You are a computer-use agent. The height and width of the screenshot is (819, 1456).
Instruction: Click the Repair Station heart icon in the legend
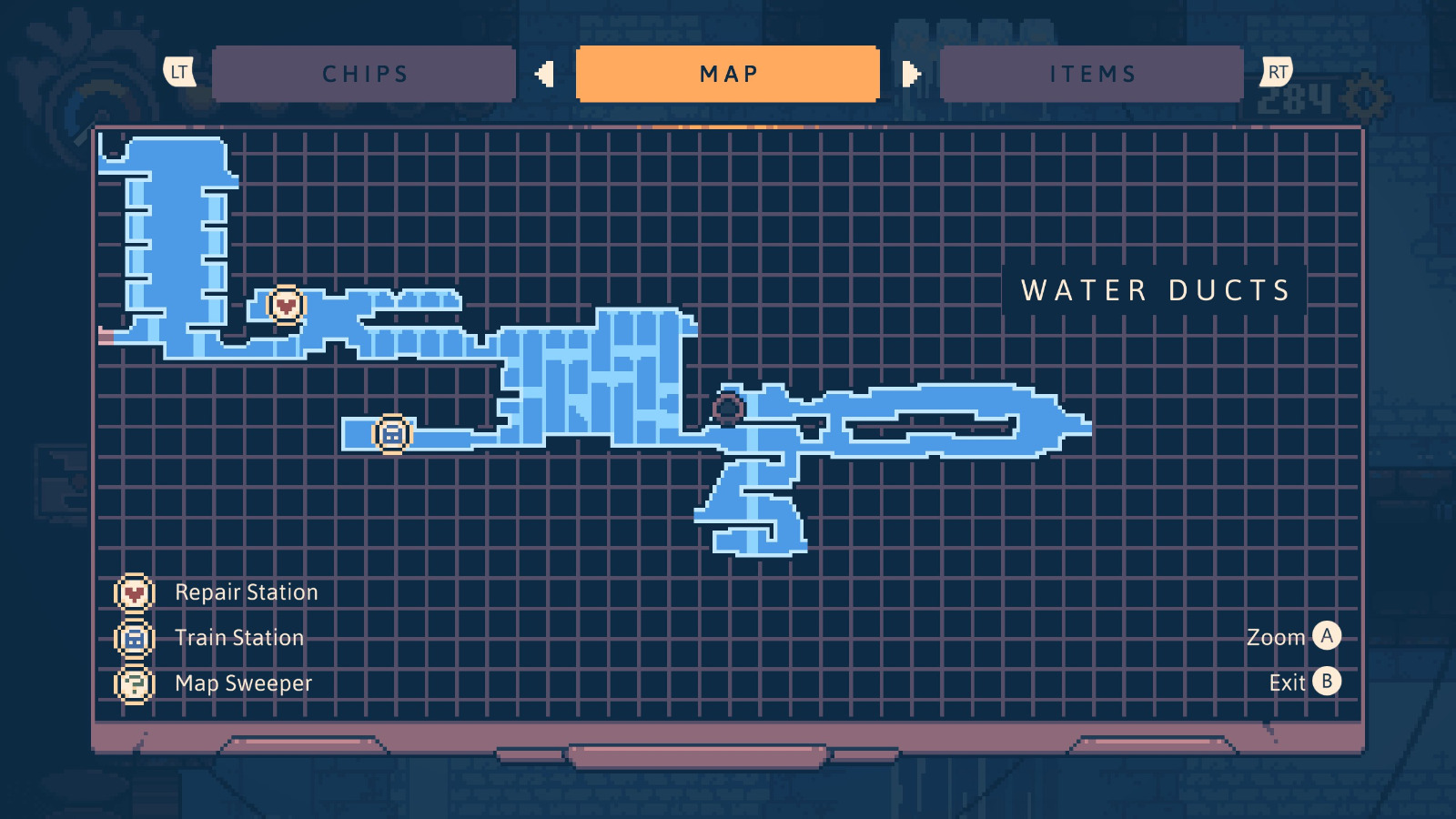133,591
